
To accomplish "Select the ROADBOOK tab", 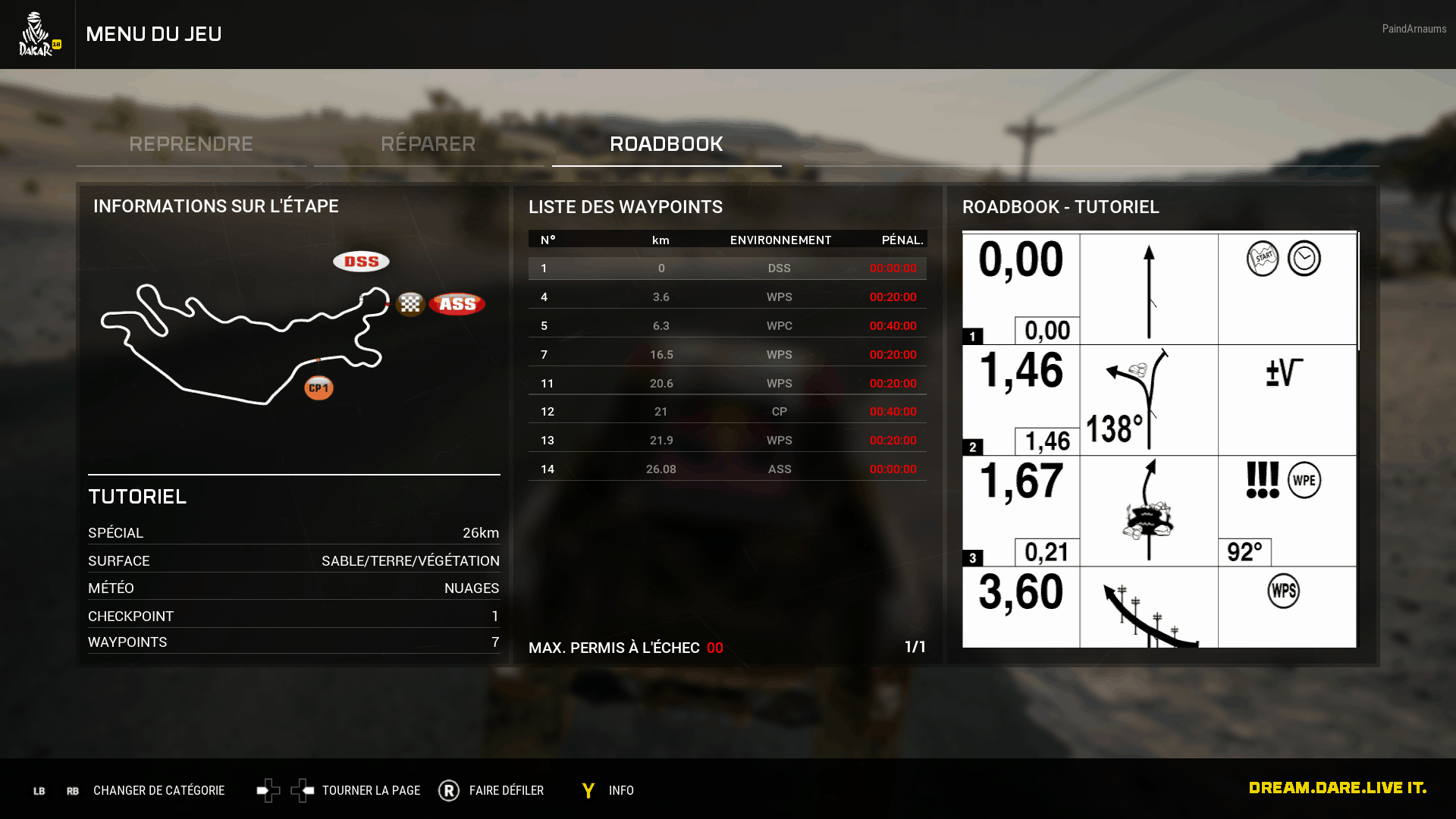I will [667, 144].
